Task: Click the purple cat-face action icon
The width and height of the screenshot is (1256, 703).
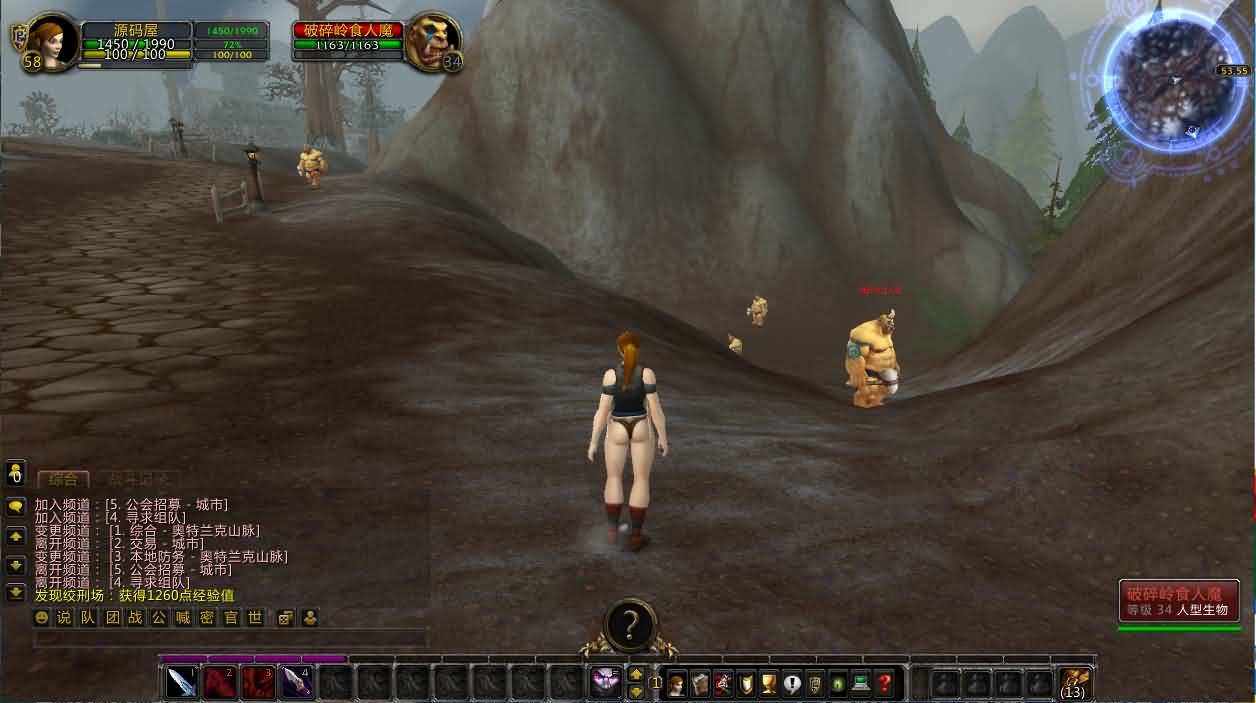Action: [x=606, y=683]
